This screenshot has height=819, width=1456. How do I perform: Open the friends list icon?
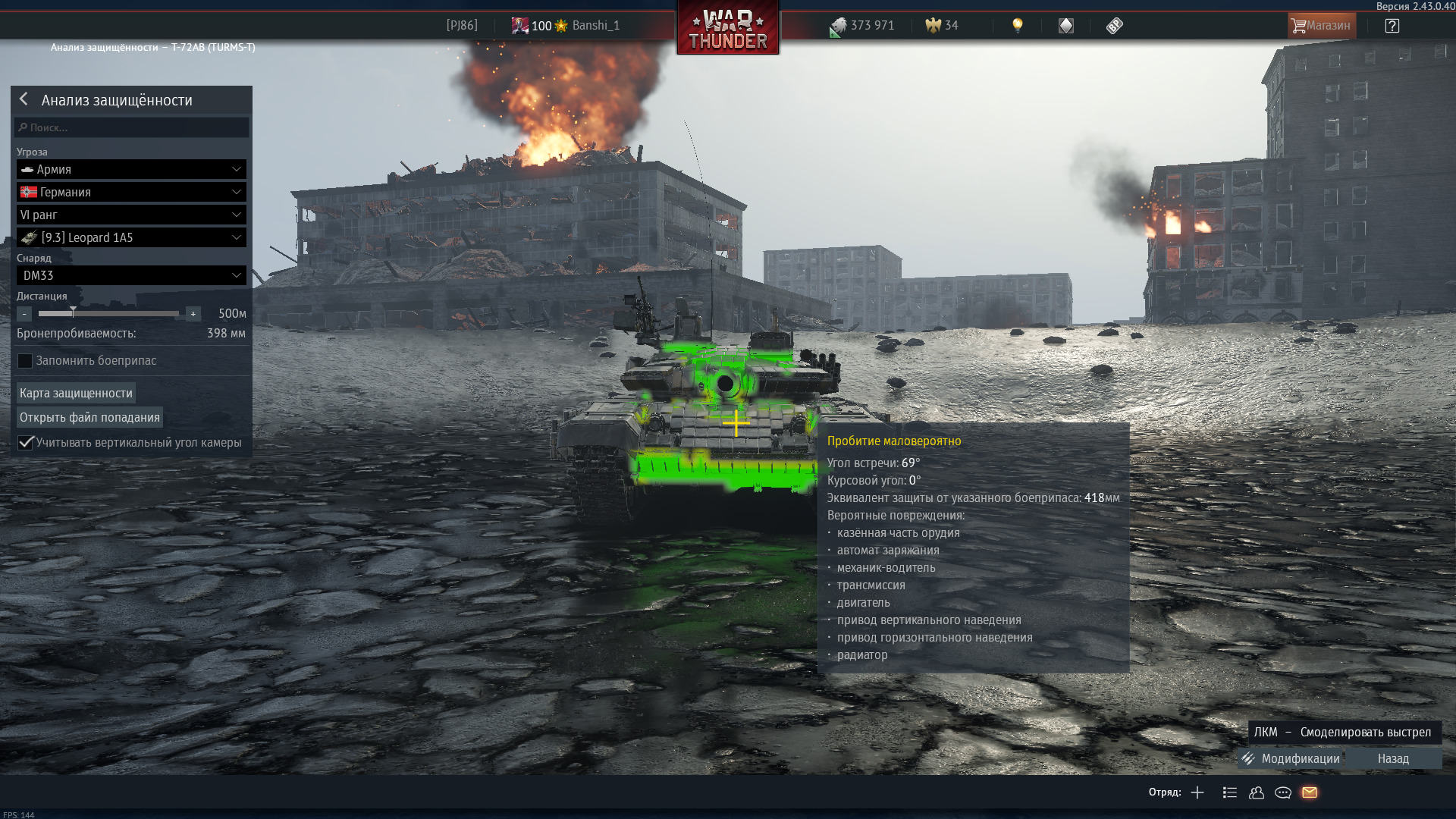(x=1257, y=792)
